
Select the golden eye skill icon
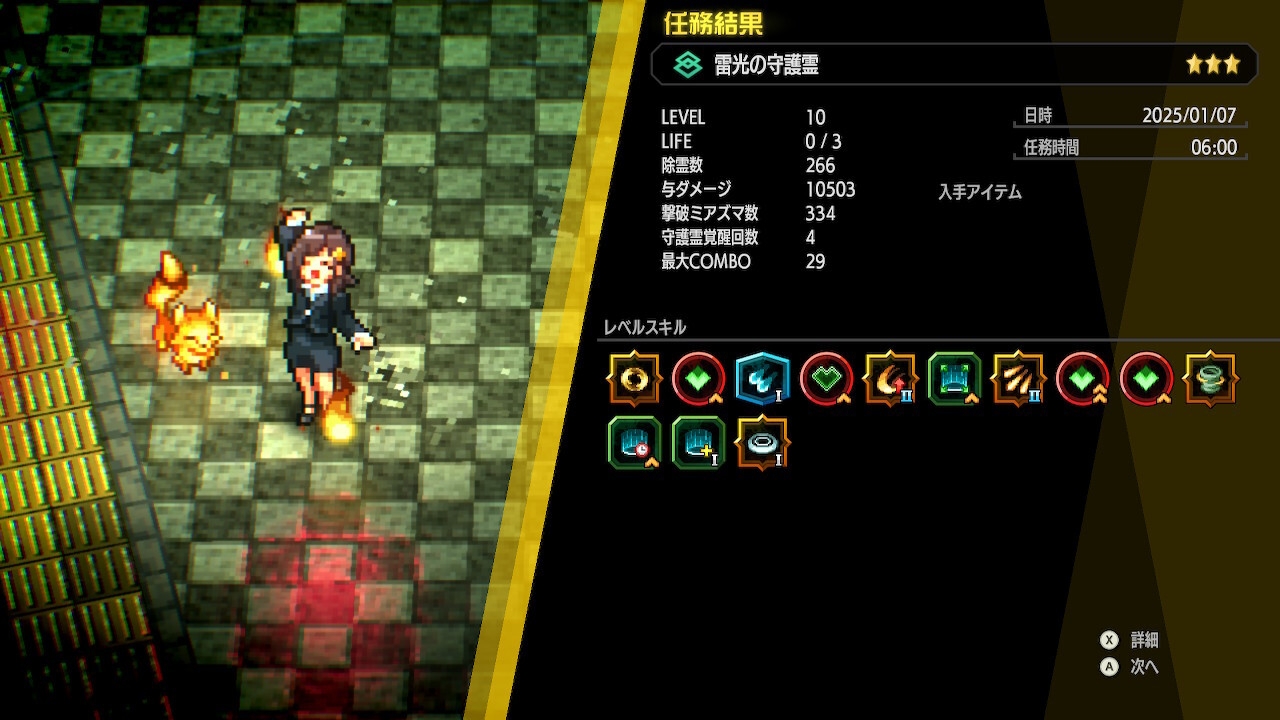(635, 380)
